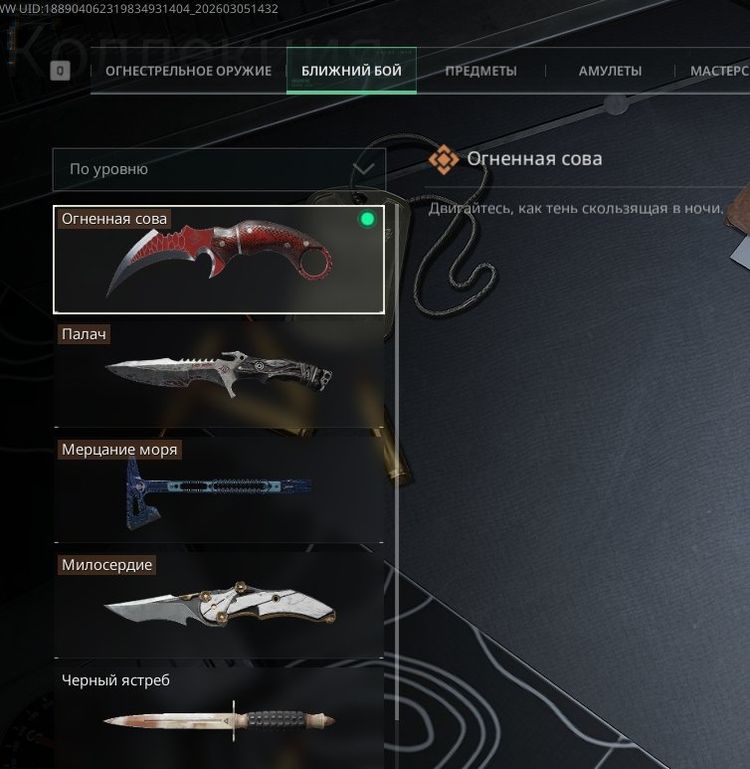Pick the Мерцание моря axe
The image size is (750, 769).
coord(219,490)
